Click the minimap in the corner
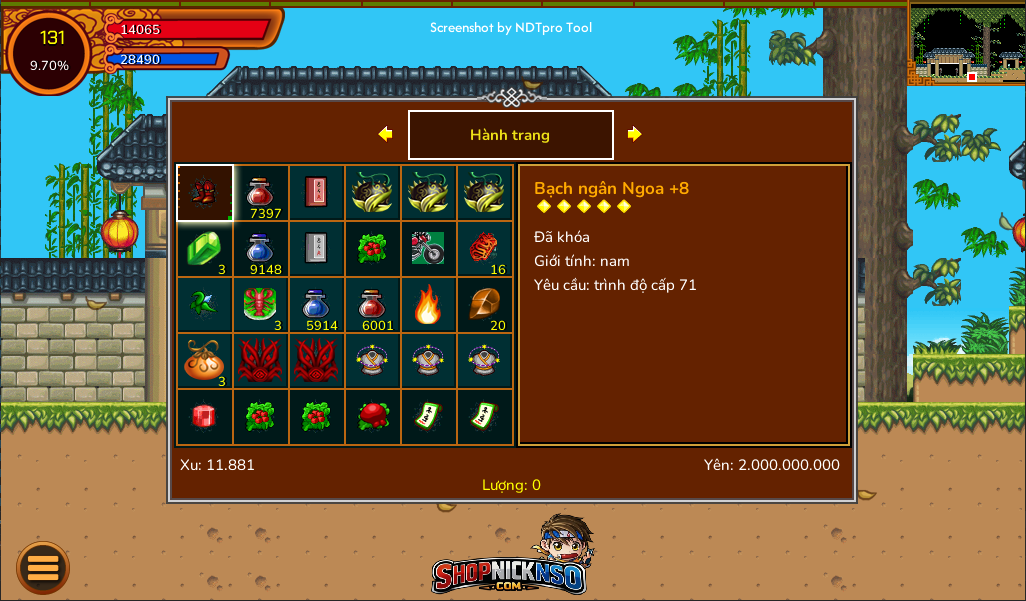The height and width of the screenshot is (601, 1026). [966, 43]
